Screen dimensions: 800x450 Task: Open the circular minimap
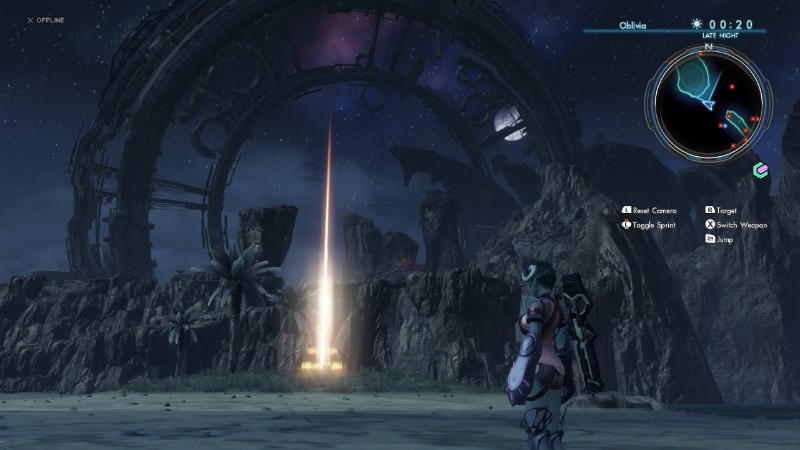pos(708,102)
